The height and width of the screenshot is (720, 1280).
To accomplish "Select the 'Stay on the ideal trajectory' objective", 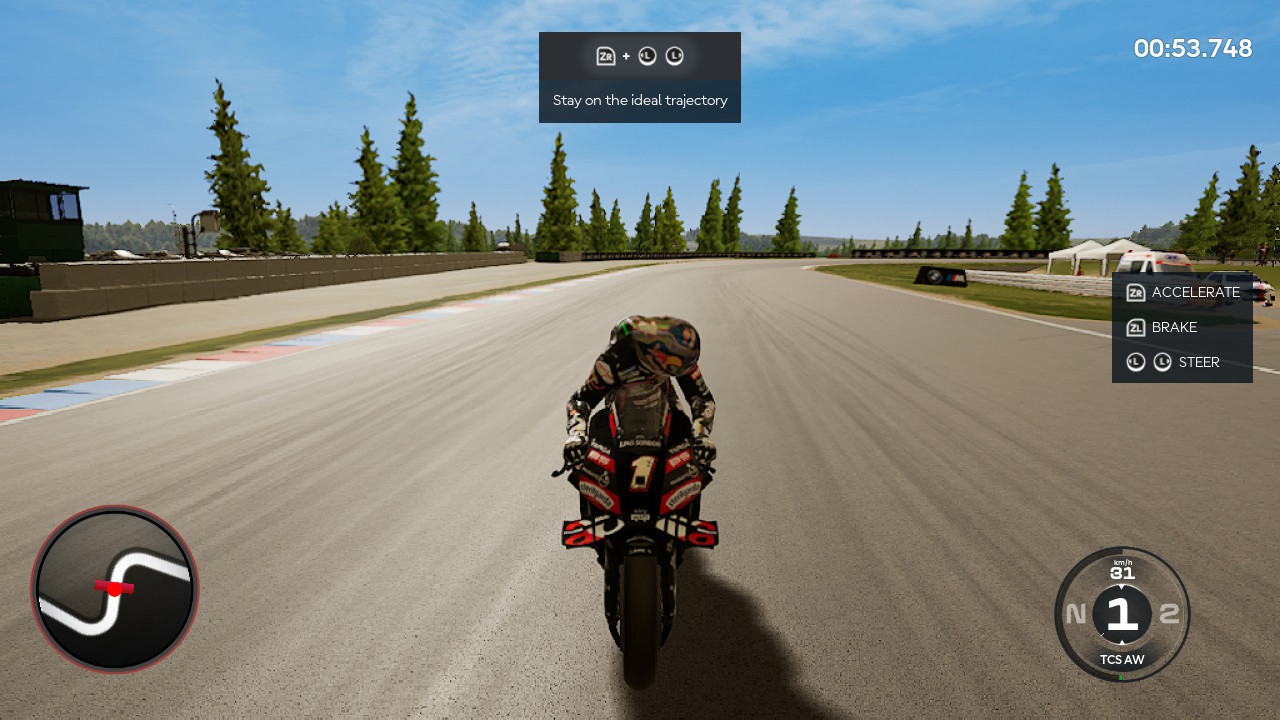I will [640, 100].
